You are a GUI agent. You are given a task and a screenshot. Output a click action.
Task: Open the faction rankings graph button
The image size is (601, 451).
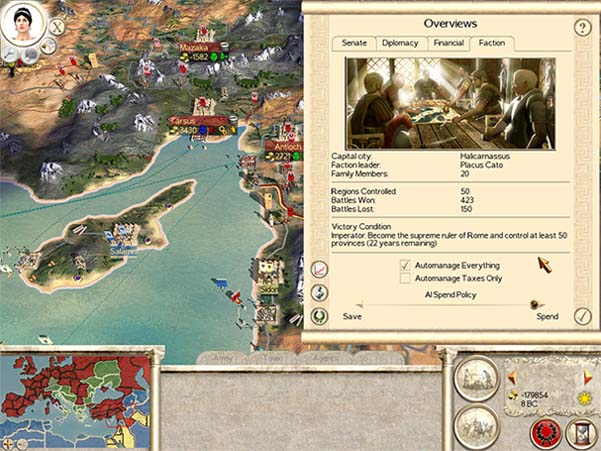(x=320, y=269)
